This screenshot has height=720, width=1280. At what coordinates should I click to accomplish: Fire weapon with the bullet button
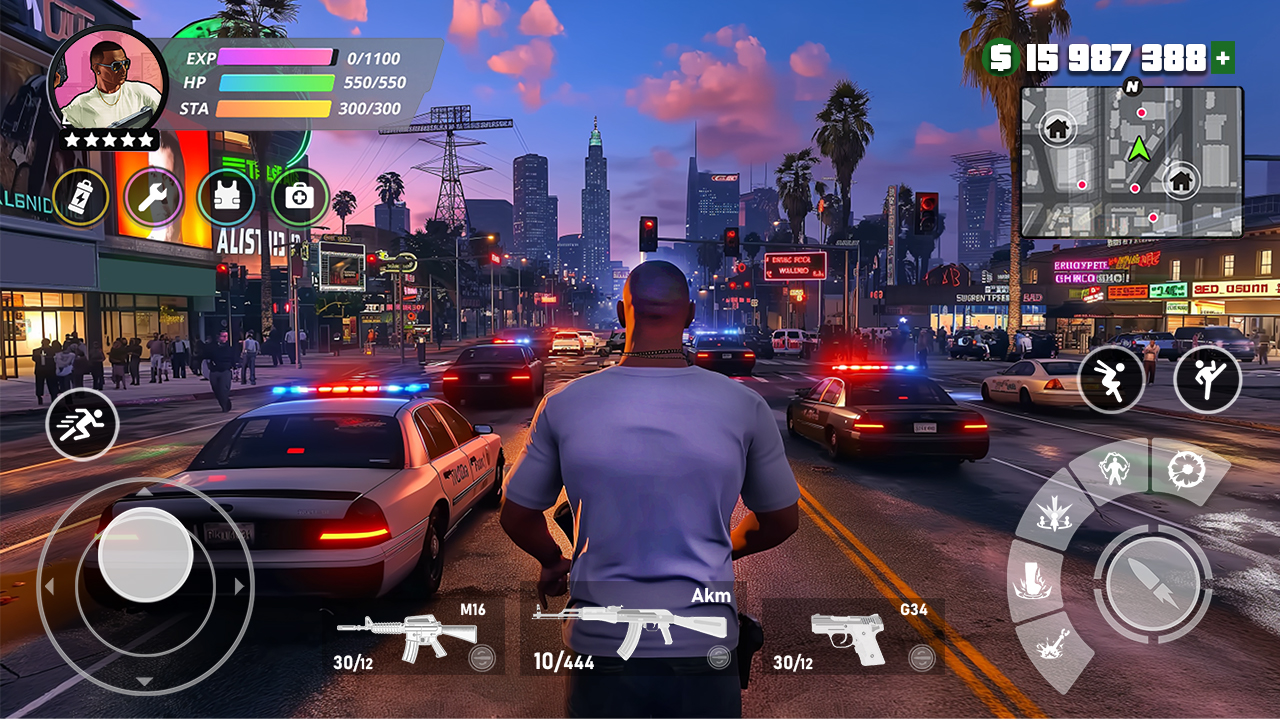pos(1153,581)
